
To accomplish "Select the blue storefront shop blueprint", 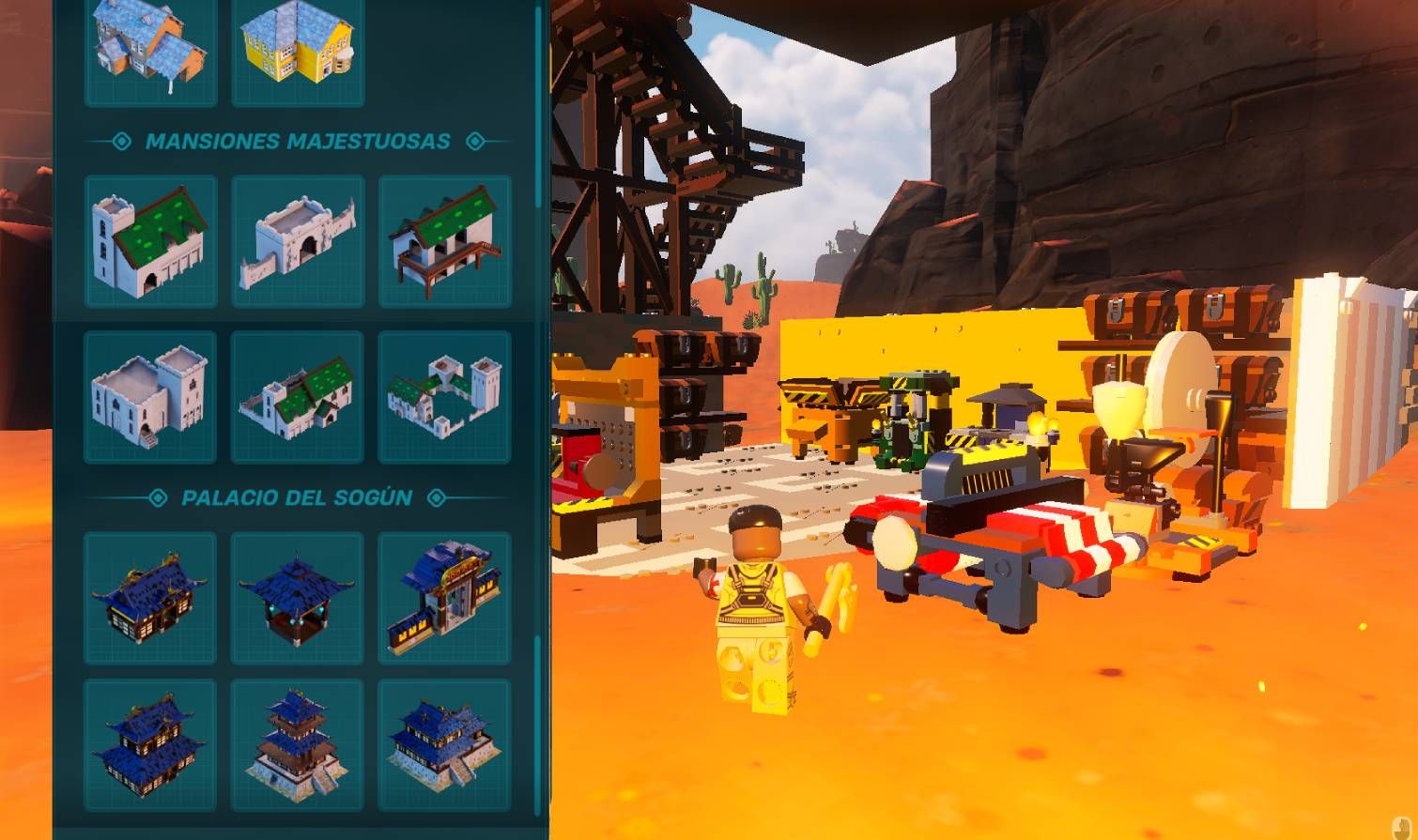I will point(443,598).
